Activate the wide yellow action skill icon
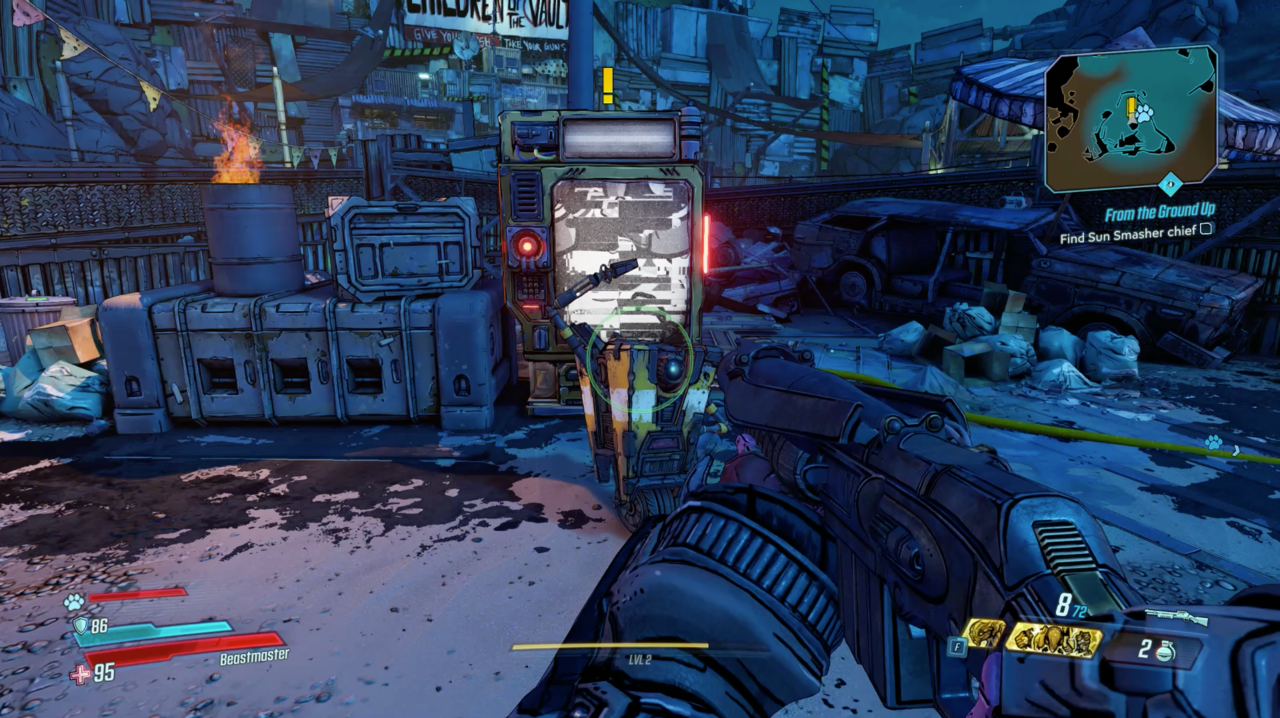The width and height of the screenshot is (1280, 718). 1052,639
